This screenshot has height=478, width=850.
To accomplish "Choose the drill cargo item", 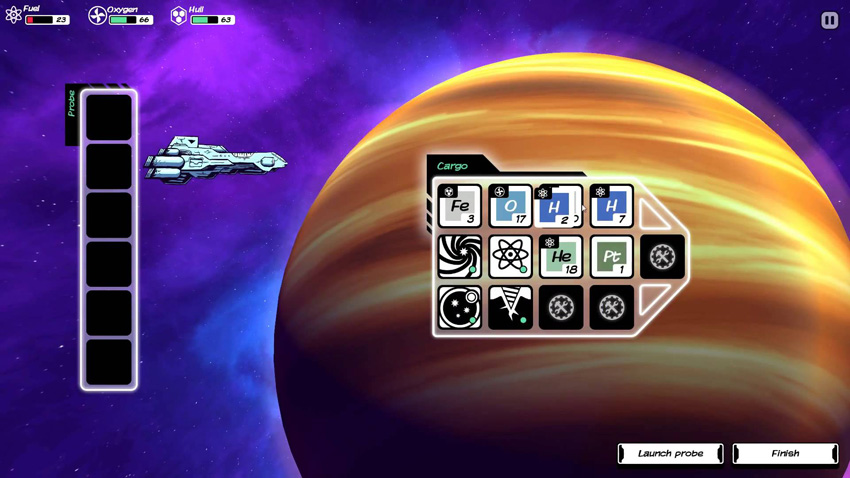I will tap(510, 308).
